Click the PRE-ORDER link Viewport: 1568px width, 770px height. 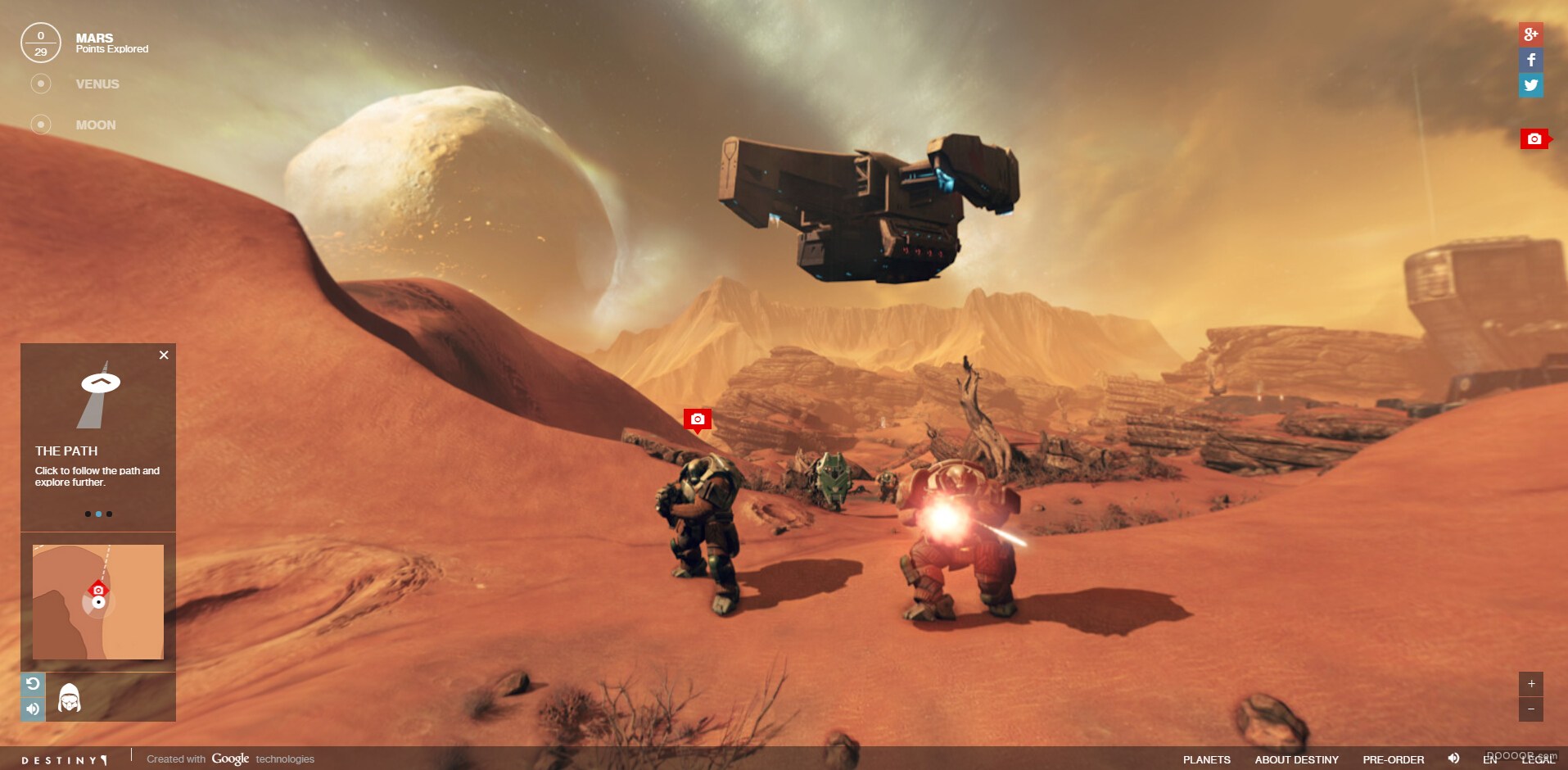[1394, 759]
